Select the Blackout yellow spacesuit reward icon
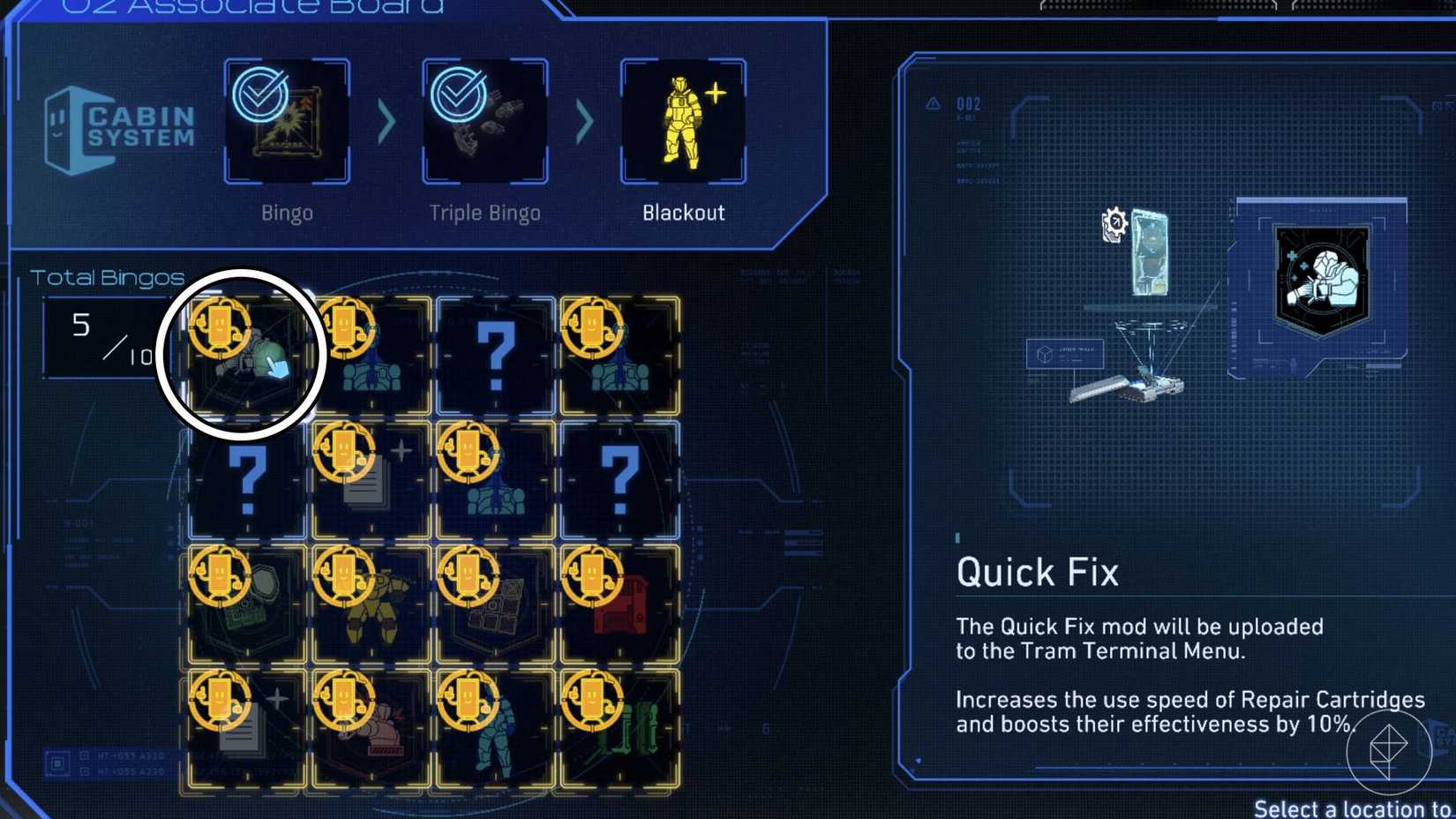This screenshot has width=1456, height=819. pyautogui.click(x=681, y=120)
